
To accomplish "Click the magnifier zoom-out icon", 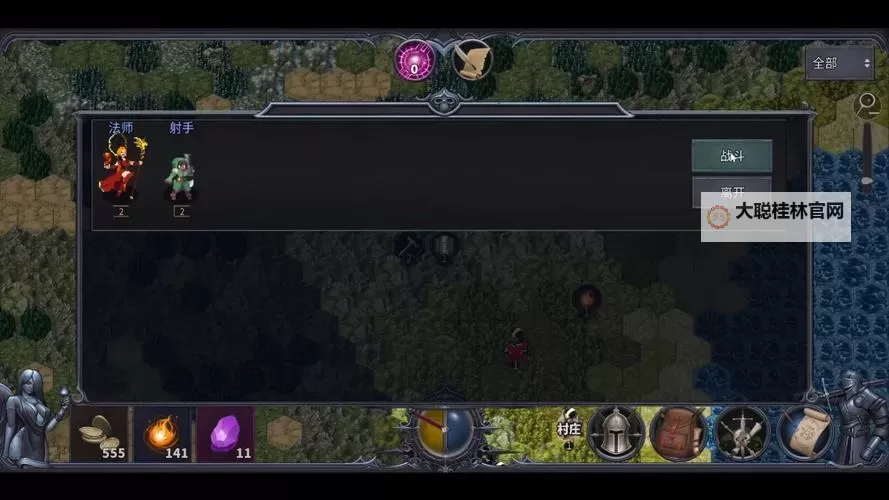I will click(867, 103).
